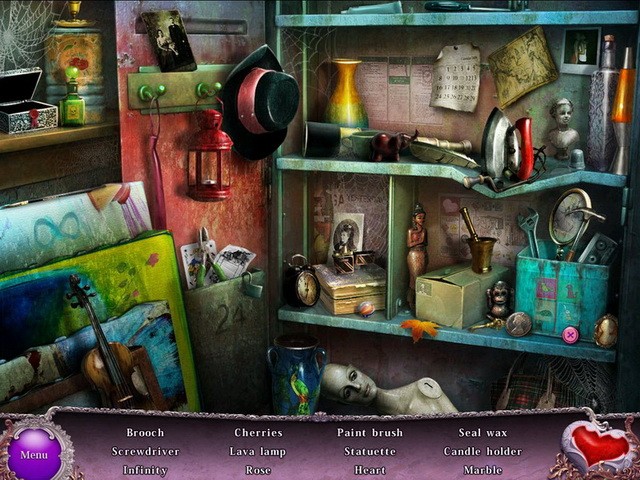Open the purple Menu button
This screenshot has height=480, width=640.
click(x=34, y=453)
